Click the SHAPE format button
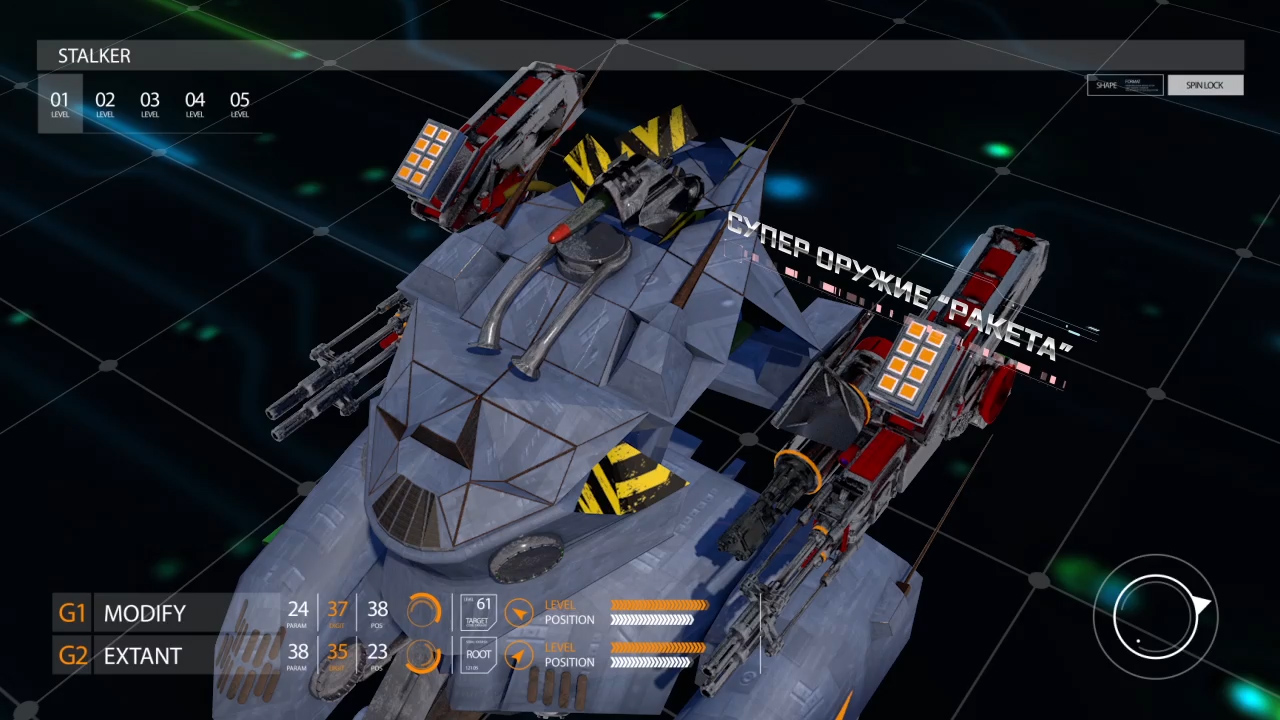Screen dimensions: 1280x720 coord(1125,85)
